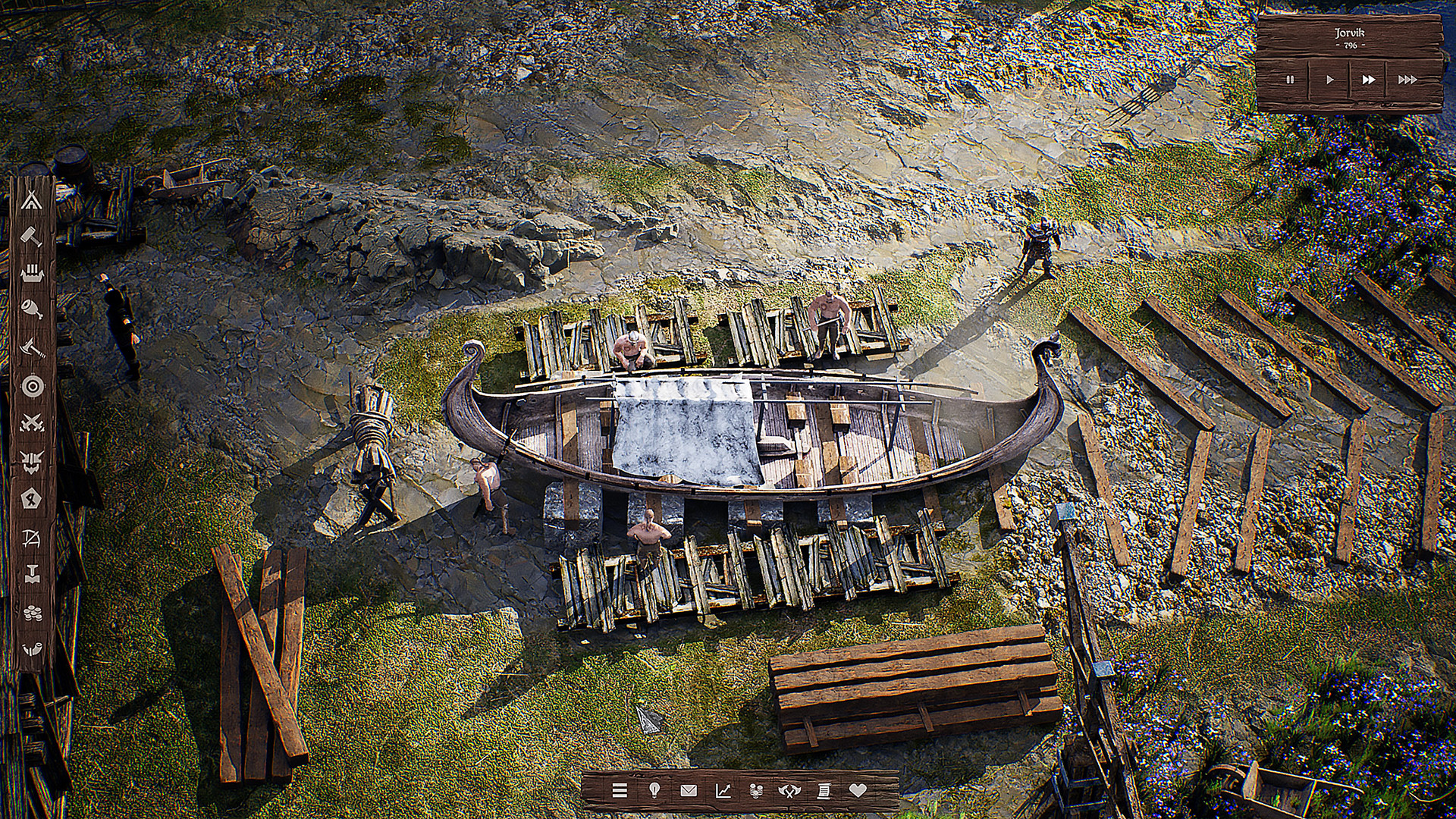Open the lightbulb ideas panel
Screen dimensions: 1456x819
[654, 791]
